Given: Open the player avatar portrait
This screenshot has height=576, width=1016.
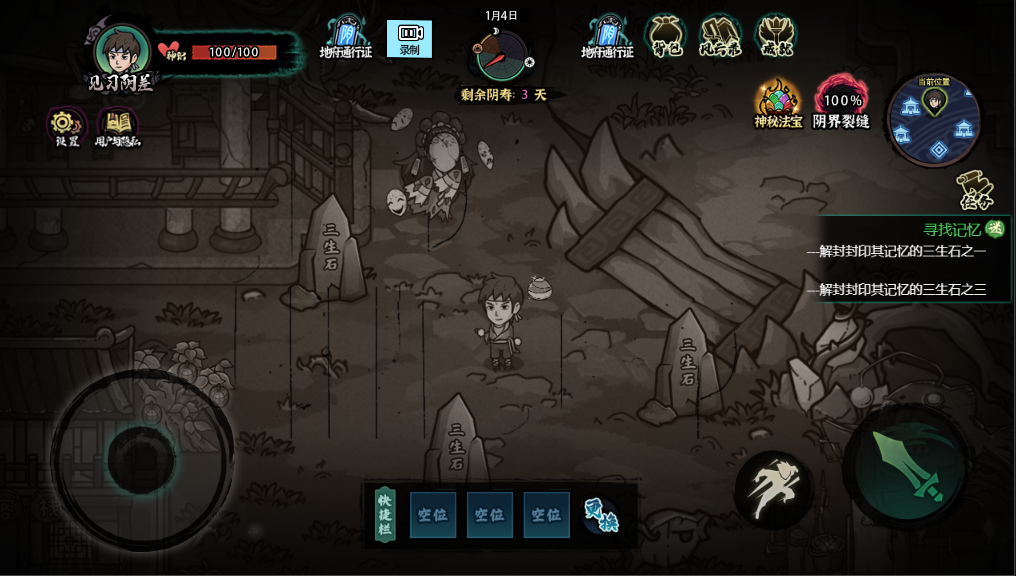Looking at the screenshot, I should click(x=123, y=50).
